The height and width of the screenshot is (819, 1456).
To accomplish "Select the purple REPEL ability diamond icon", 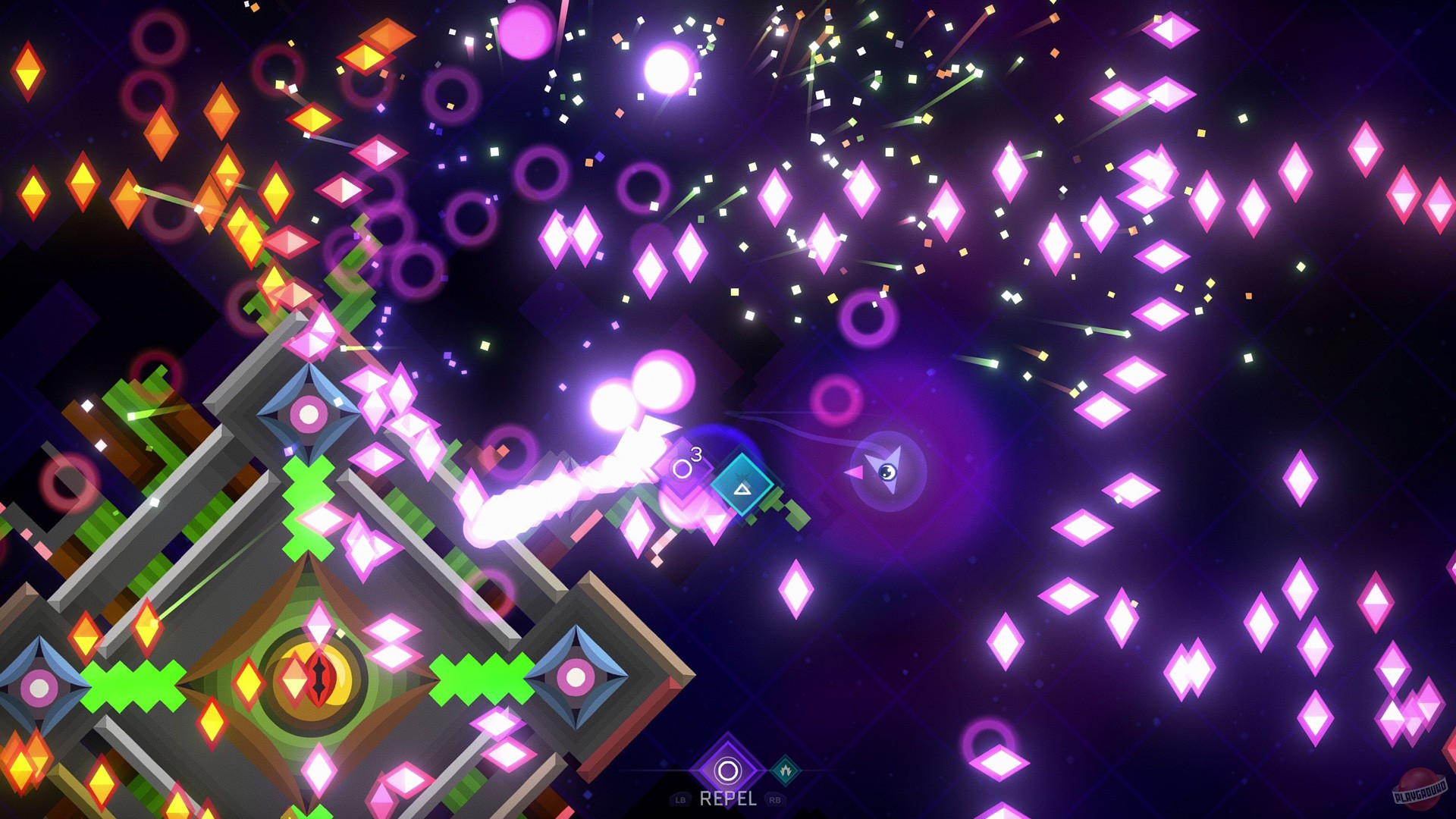I will [728, 770].
